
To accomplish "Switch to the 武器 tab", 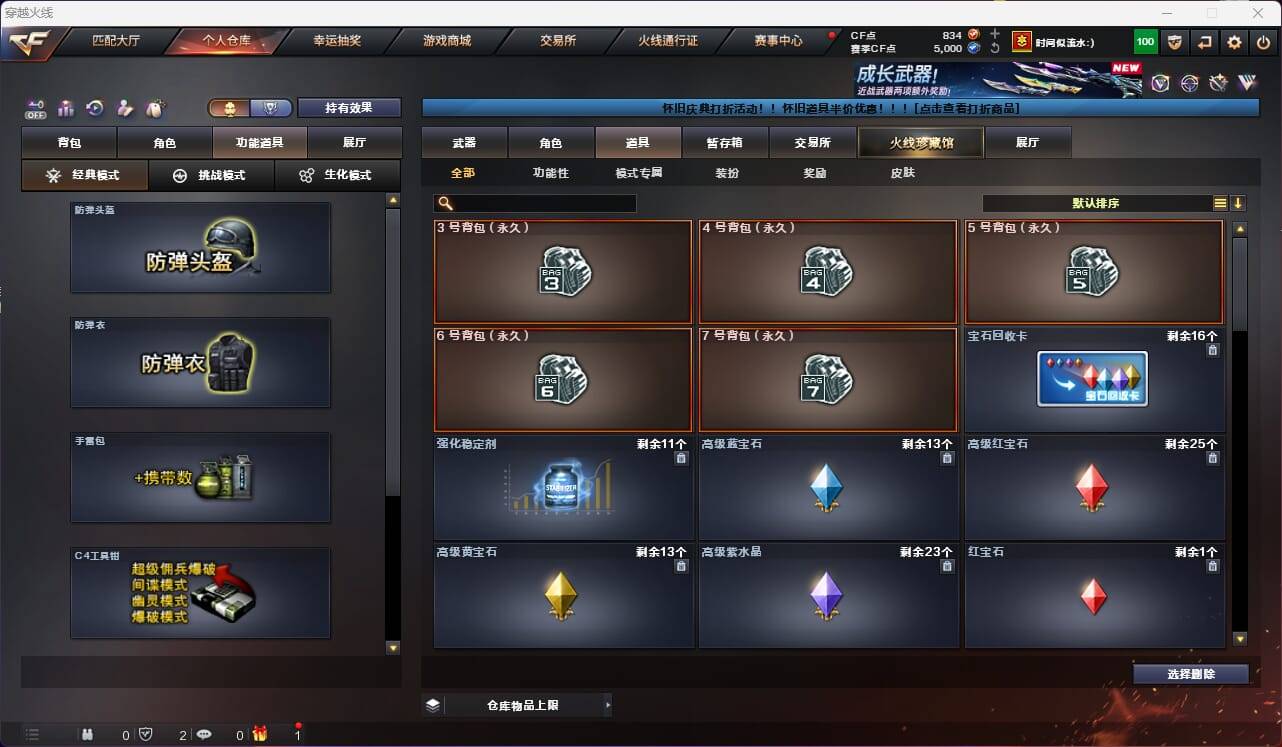I will point(463,142).
